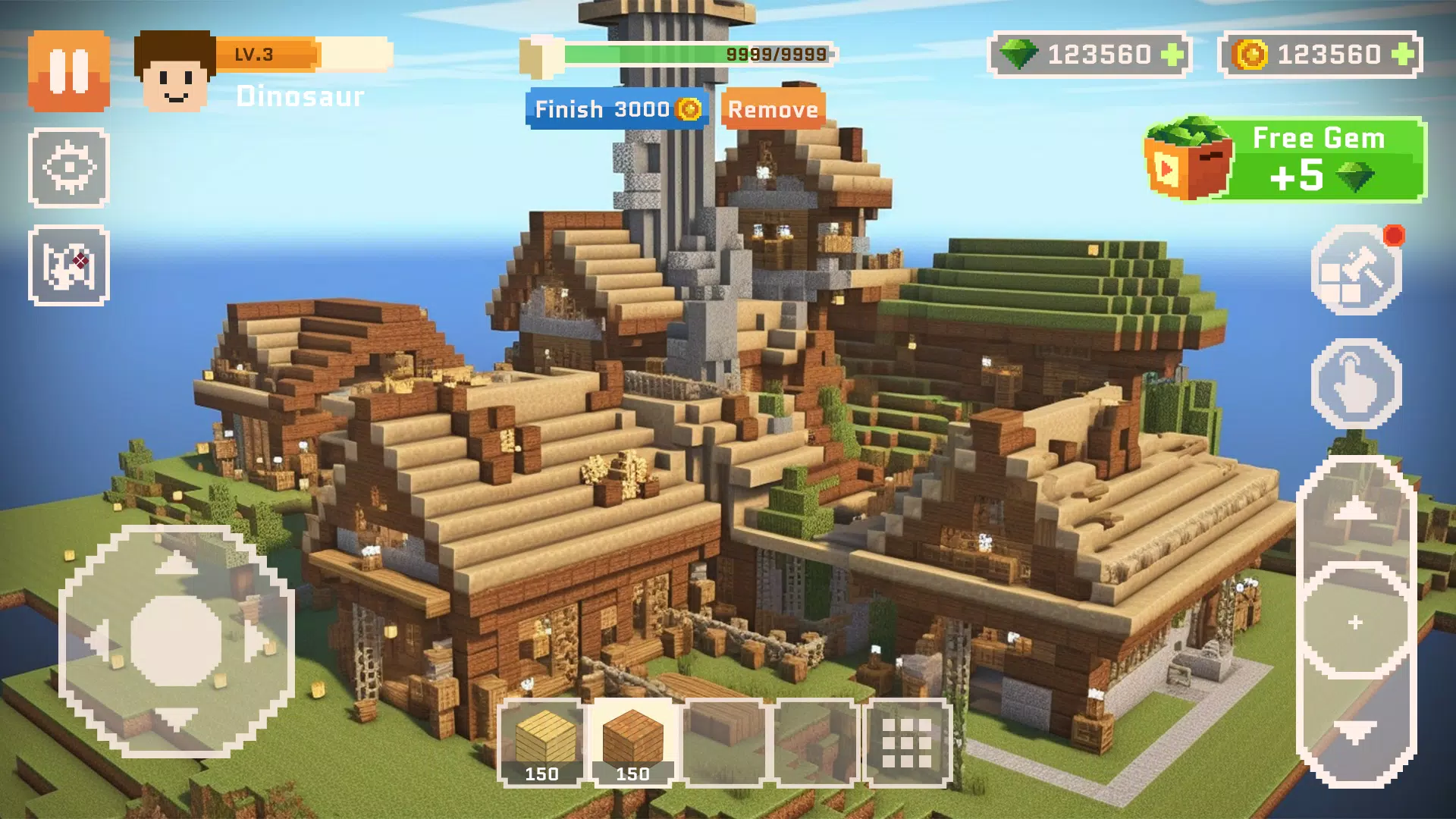The width and height of the screenshot is (1456, 819).
Task: Descend with the down arrow
Action: coord(1355,733)
